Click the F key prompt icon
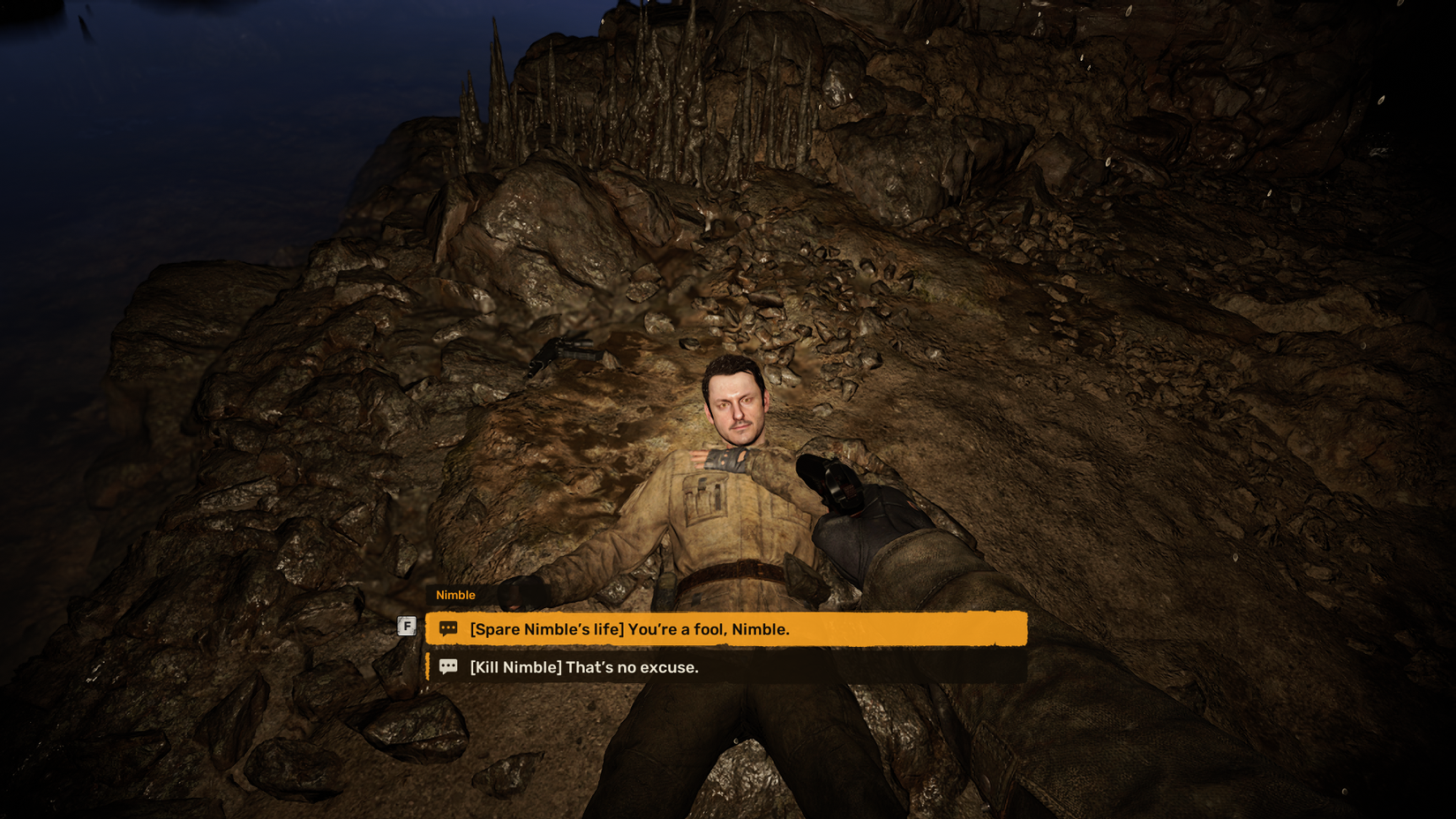Screen dimensions: 1456x819 point(408,624)
